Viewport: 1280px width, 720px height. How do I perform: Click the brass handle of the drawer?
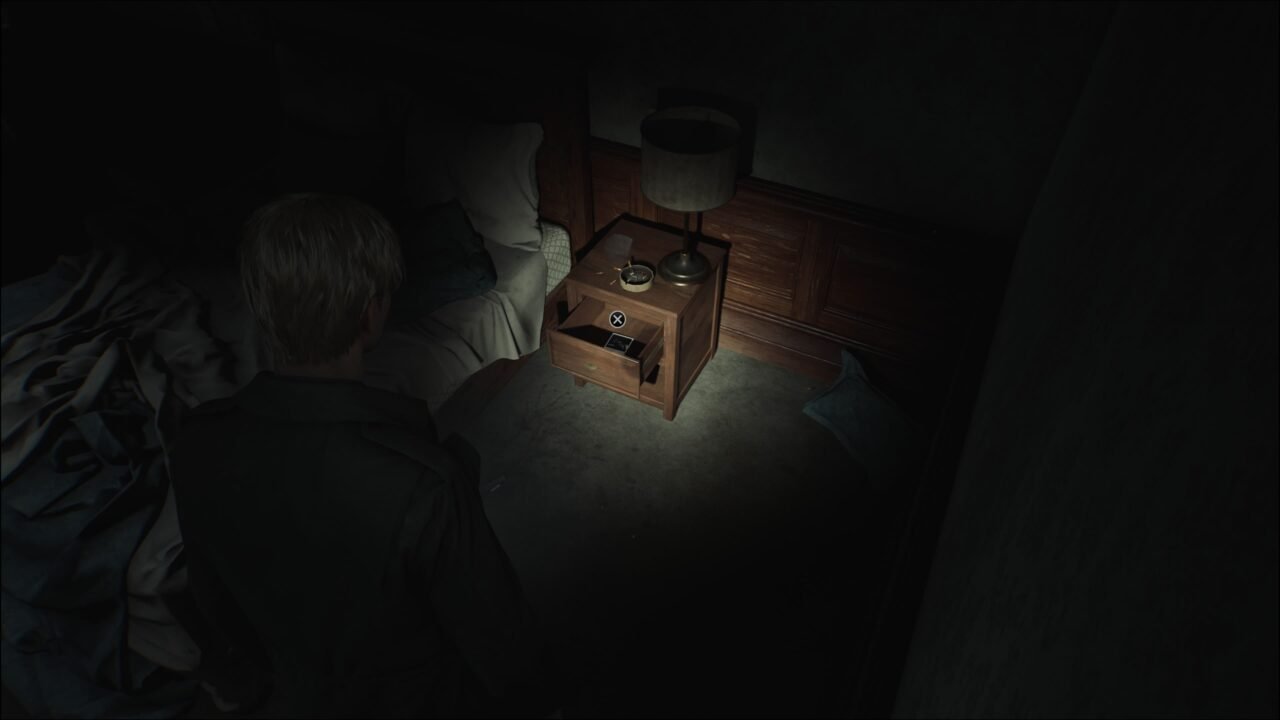592,366
